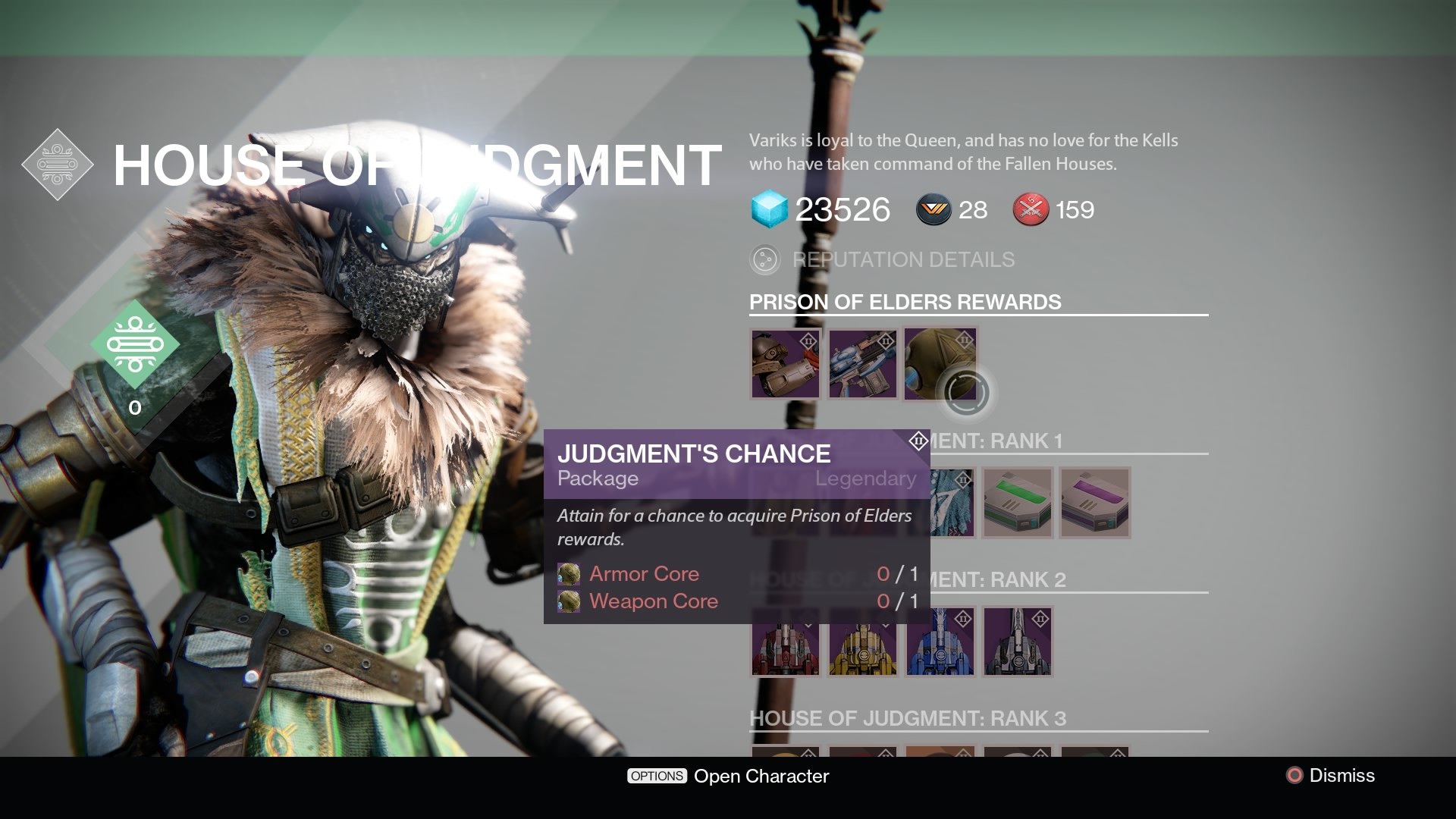Select the Judgment's Chance gold package
1456x819 pixels.
[939, 364]
